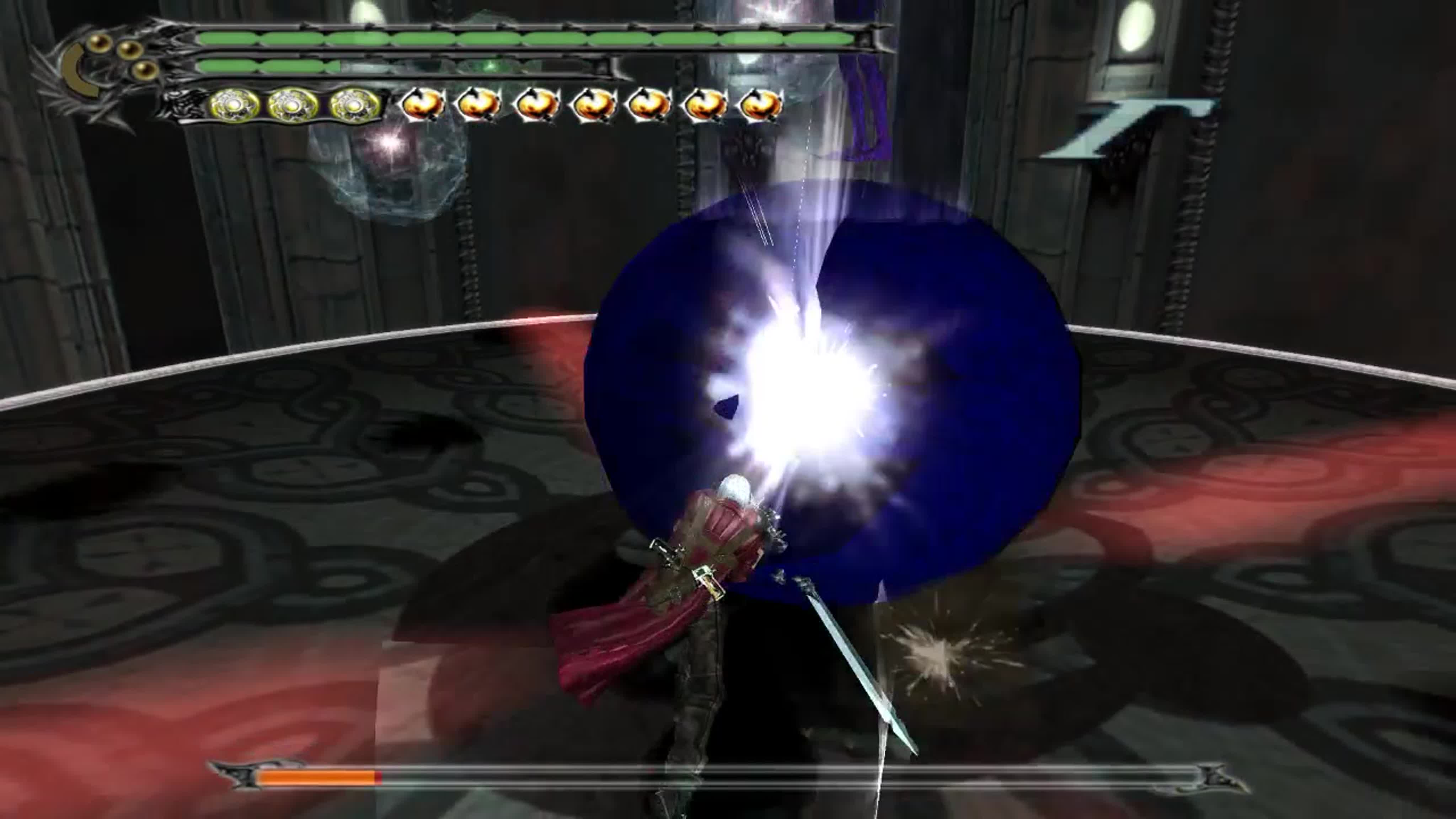
Task: Toggle the second flame rune icon
Action: point(479,105)
